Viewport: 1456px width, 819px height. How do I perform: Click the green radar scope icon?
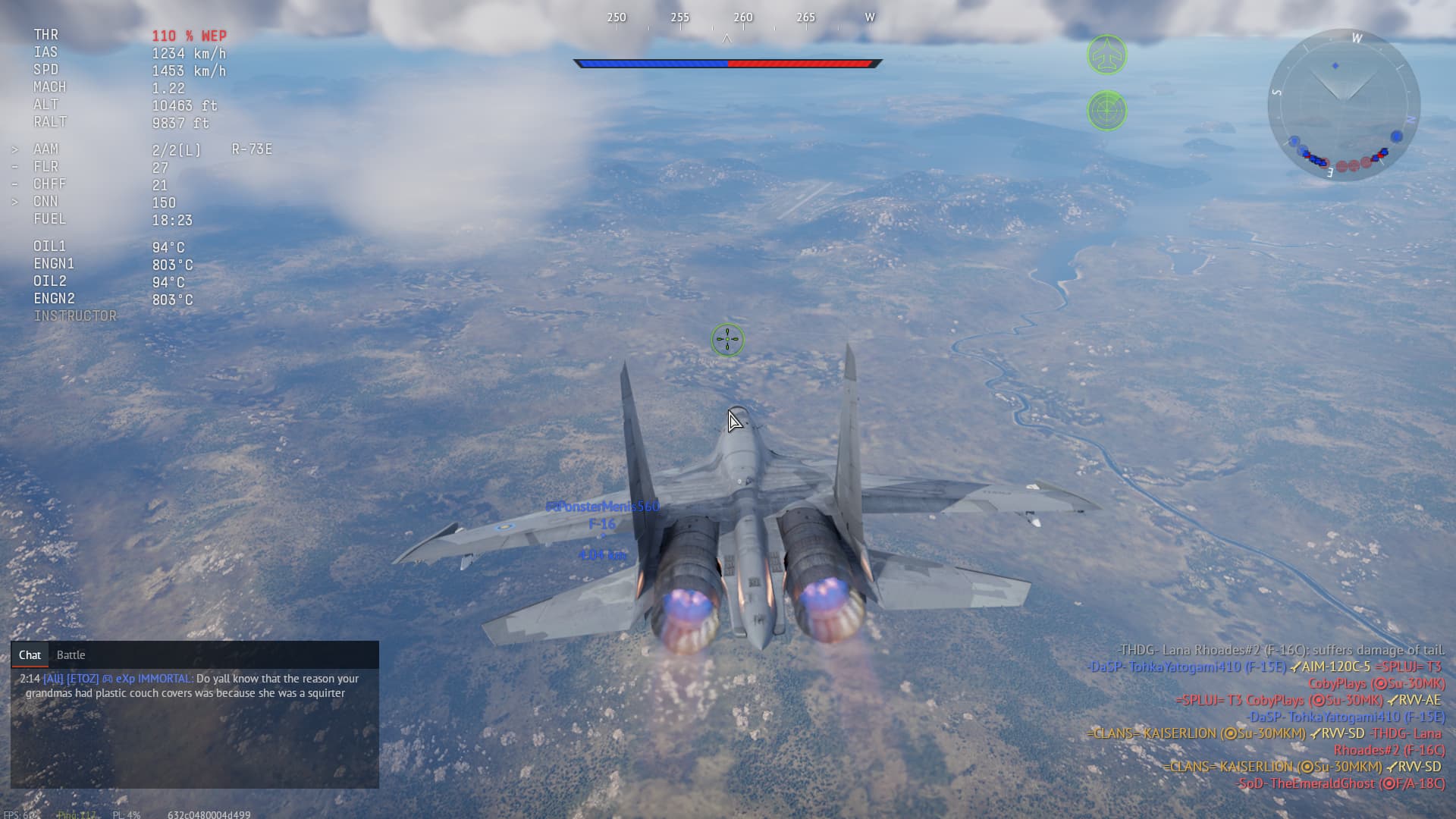pos(1107,111)
